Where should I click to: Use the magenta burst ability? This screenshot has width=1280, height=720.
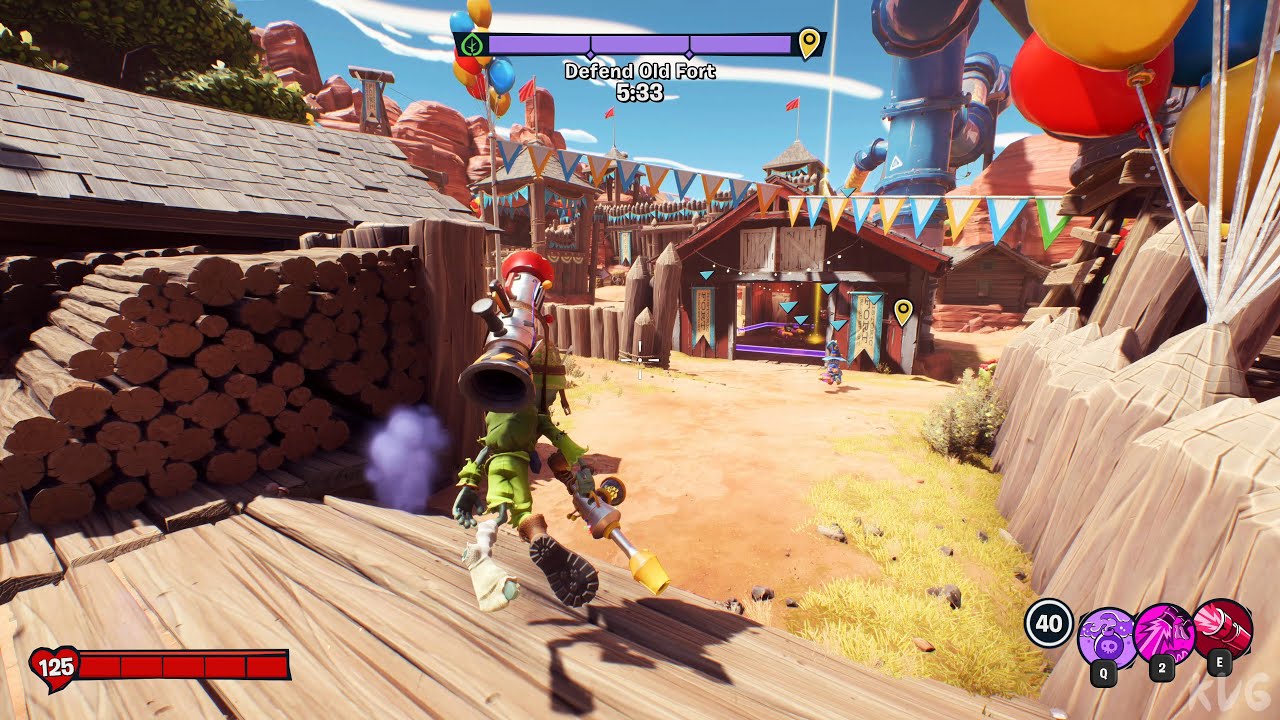(x=1163, y=633)
